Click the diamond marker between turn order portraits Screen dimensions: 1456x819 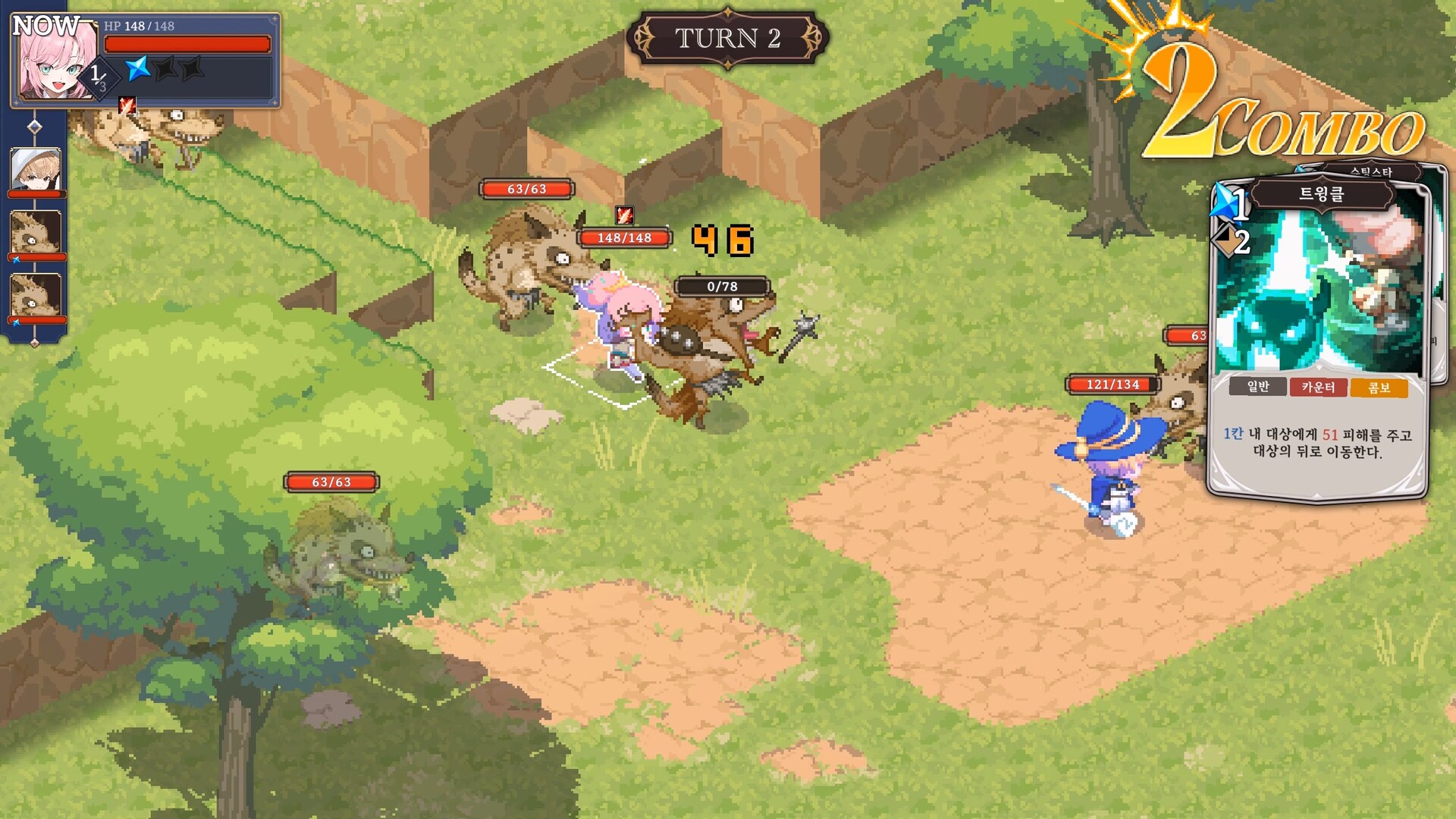tap(34, 127)
